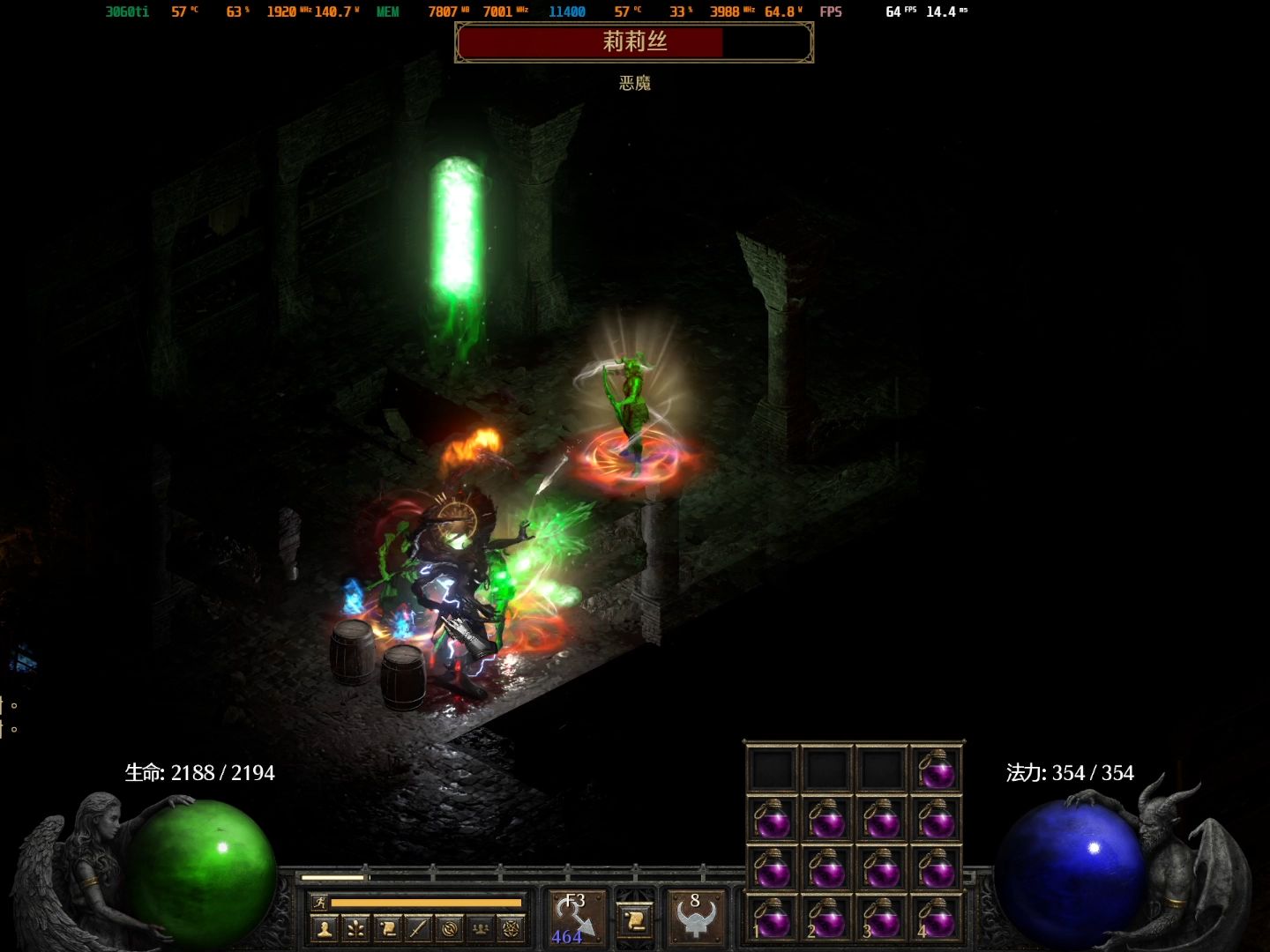Image resolution: width=1270 pixels, height=952 pixels.
Task: Open the skill tree icon
Action: [356, 928]
